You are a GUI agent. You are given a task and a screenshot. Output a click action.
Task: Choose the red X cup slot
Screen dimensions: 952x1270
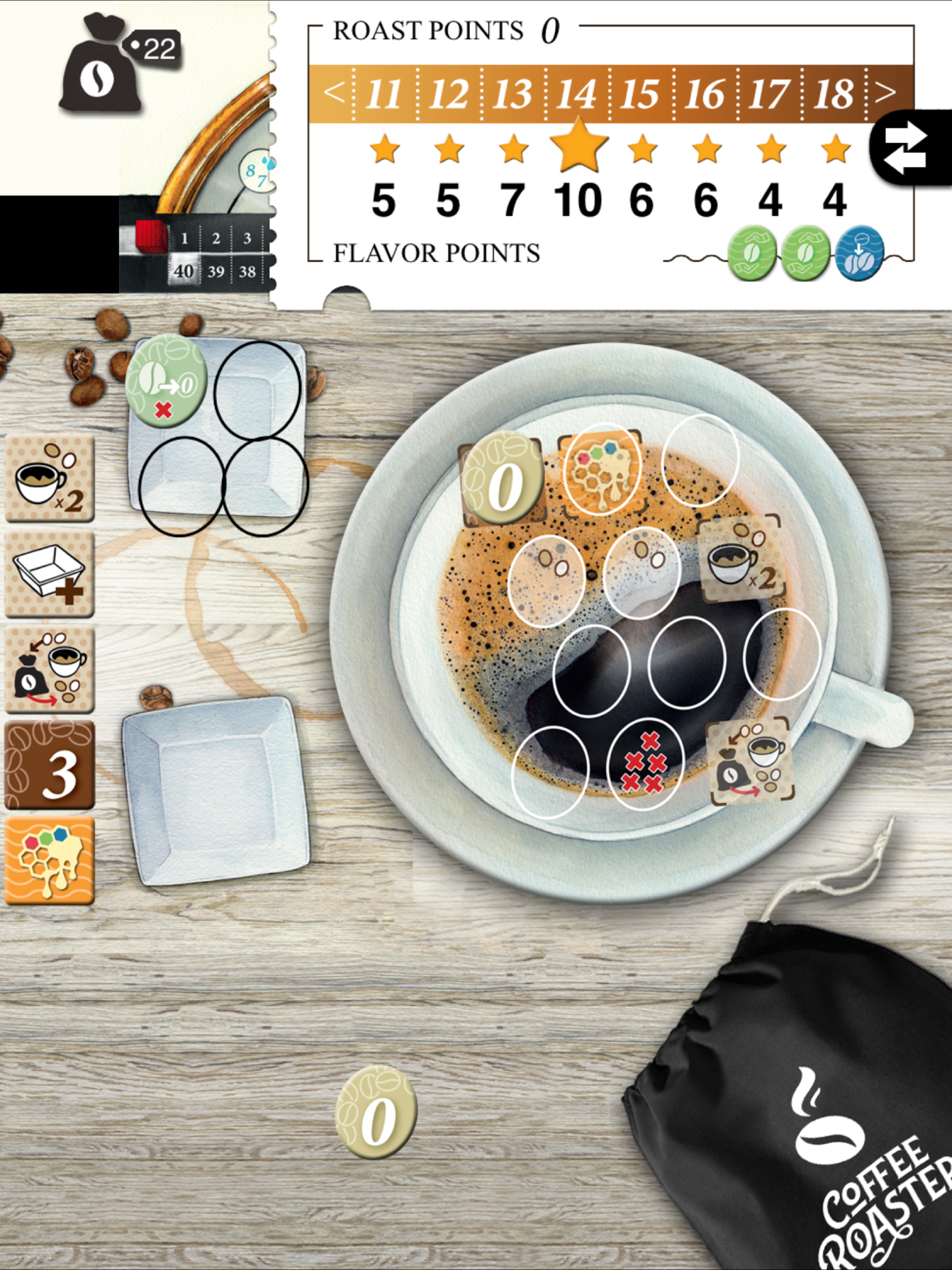click(x=644, y=764)
